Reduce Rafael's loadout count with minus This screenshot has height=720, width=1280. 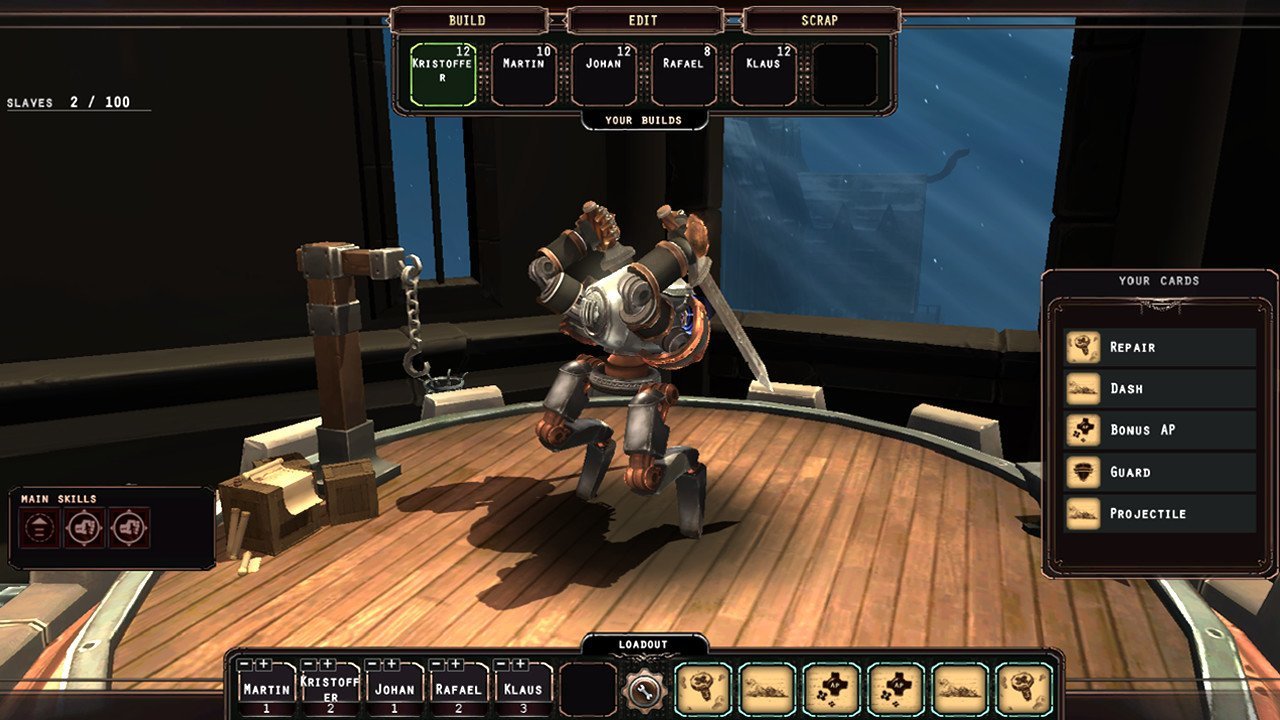pos(439,664)
